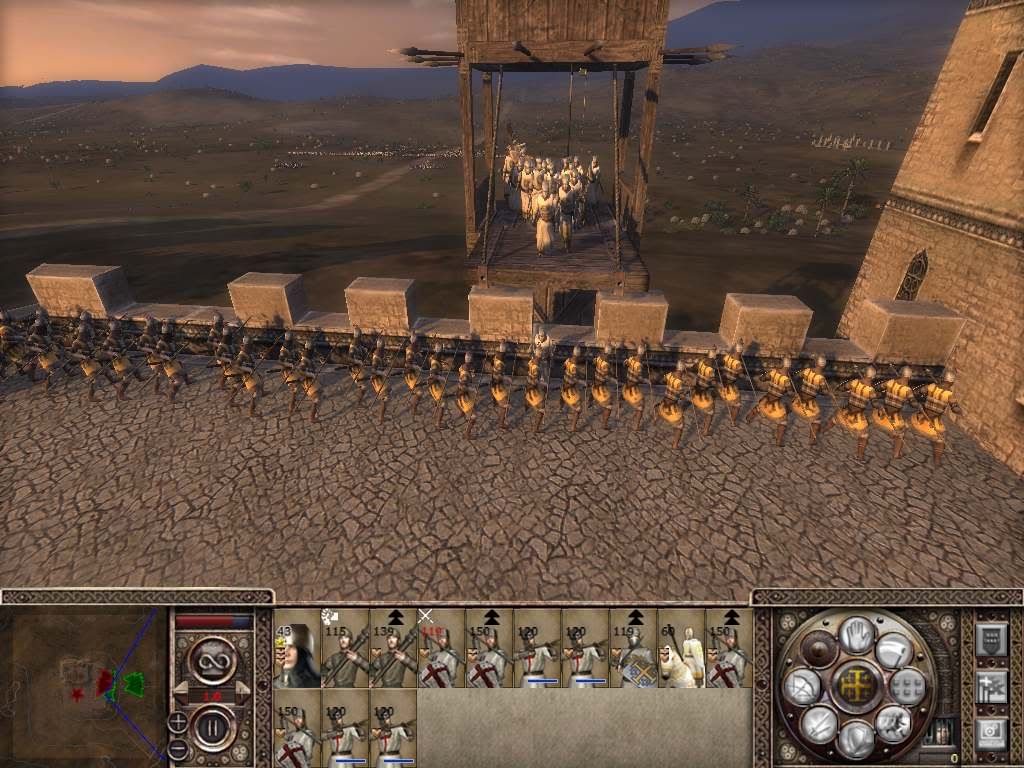This screenshot has height=768, width=1024.
Task: Toggle fire at will bow icon
Action: [801, 687]
